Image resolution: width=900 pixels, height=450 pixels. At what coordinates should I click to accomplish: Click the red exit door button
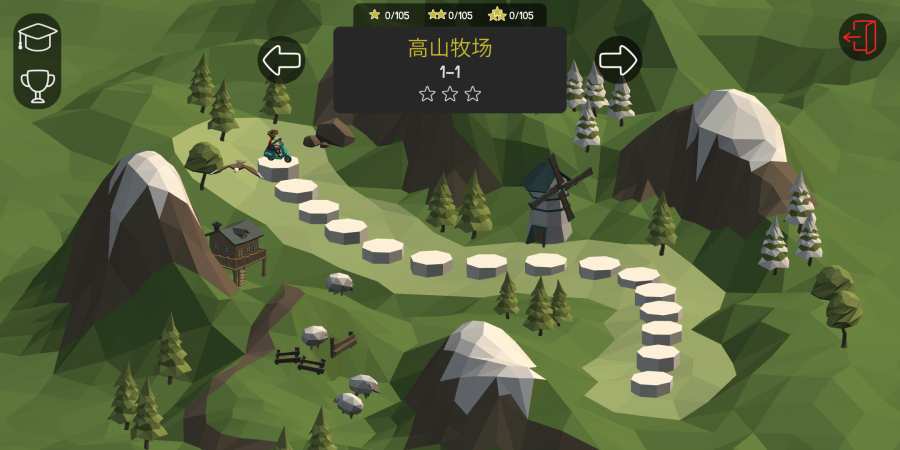pyautogui.click(x=861, y=38)
